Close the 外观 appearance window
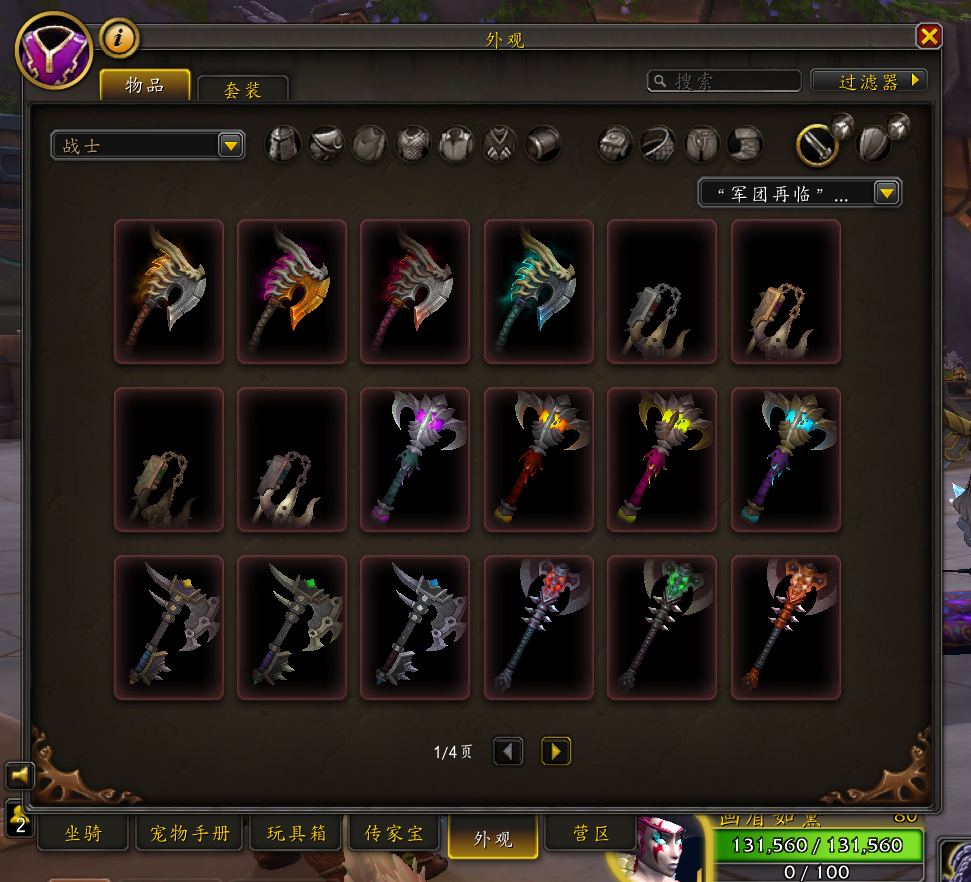This screenshot has height=882, width=971. tap(929, 37)
